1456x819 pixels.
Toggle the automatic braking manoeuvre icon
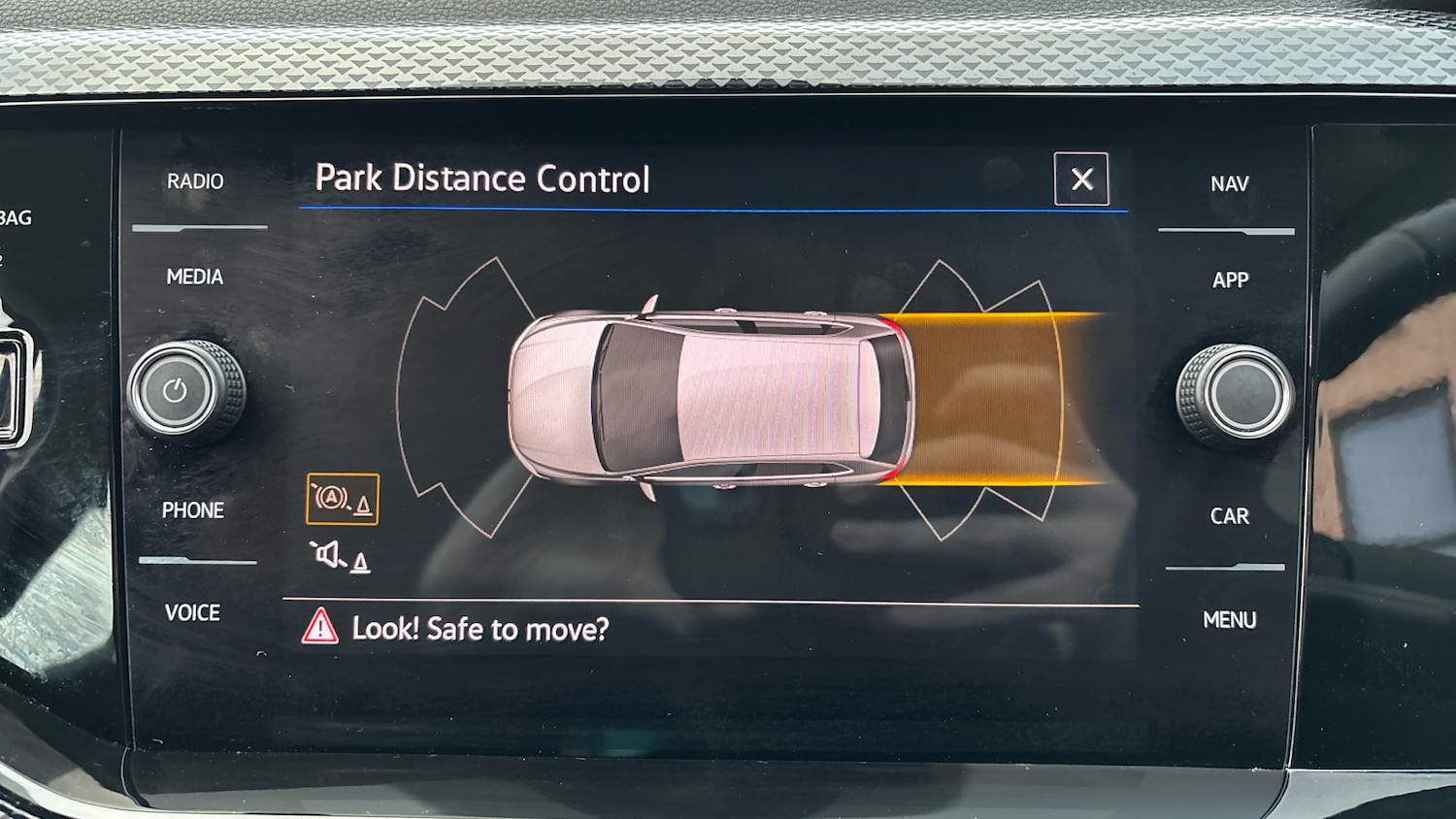(x=342, y=500)
